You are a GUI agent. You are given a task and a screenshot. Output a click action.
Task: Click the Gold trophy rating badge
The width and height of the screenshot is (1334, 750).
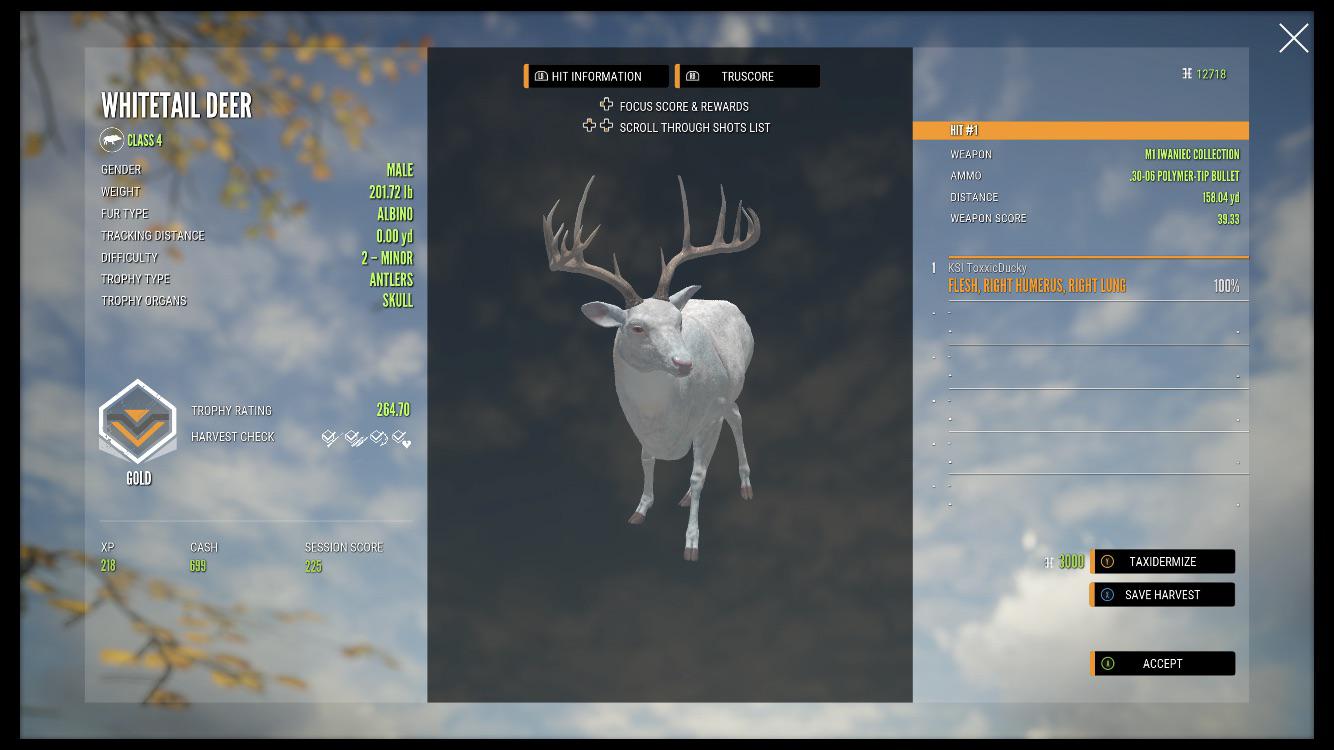pos(137,425)
